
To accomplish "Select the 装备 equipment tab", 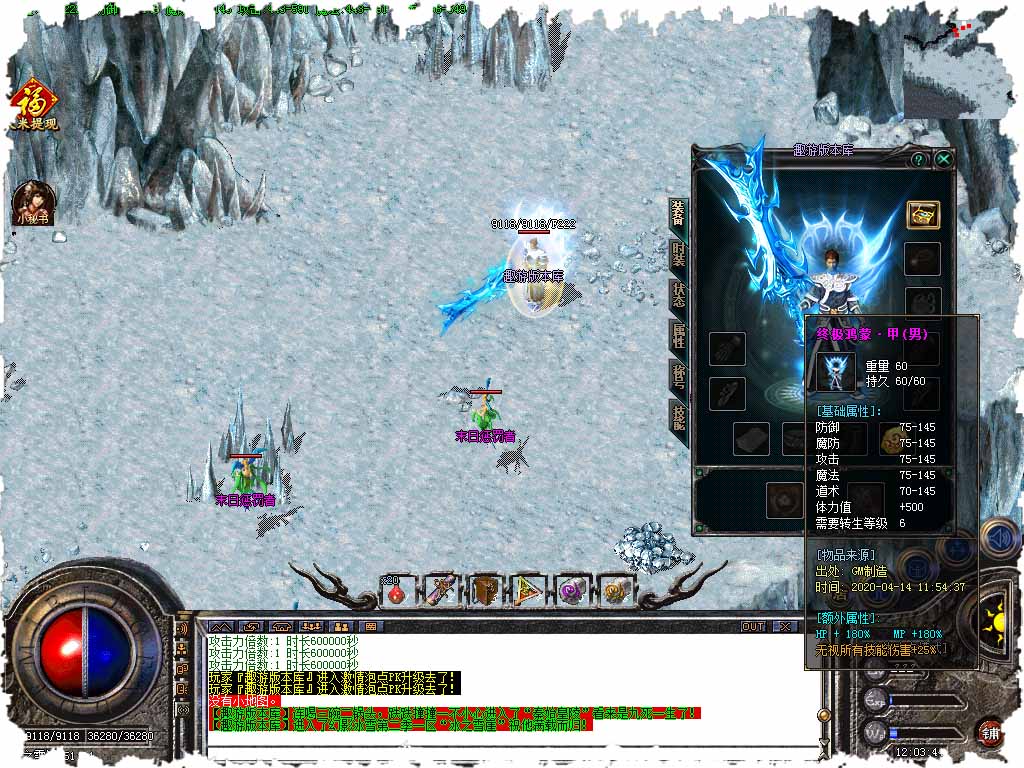I will [679, 212].
